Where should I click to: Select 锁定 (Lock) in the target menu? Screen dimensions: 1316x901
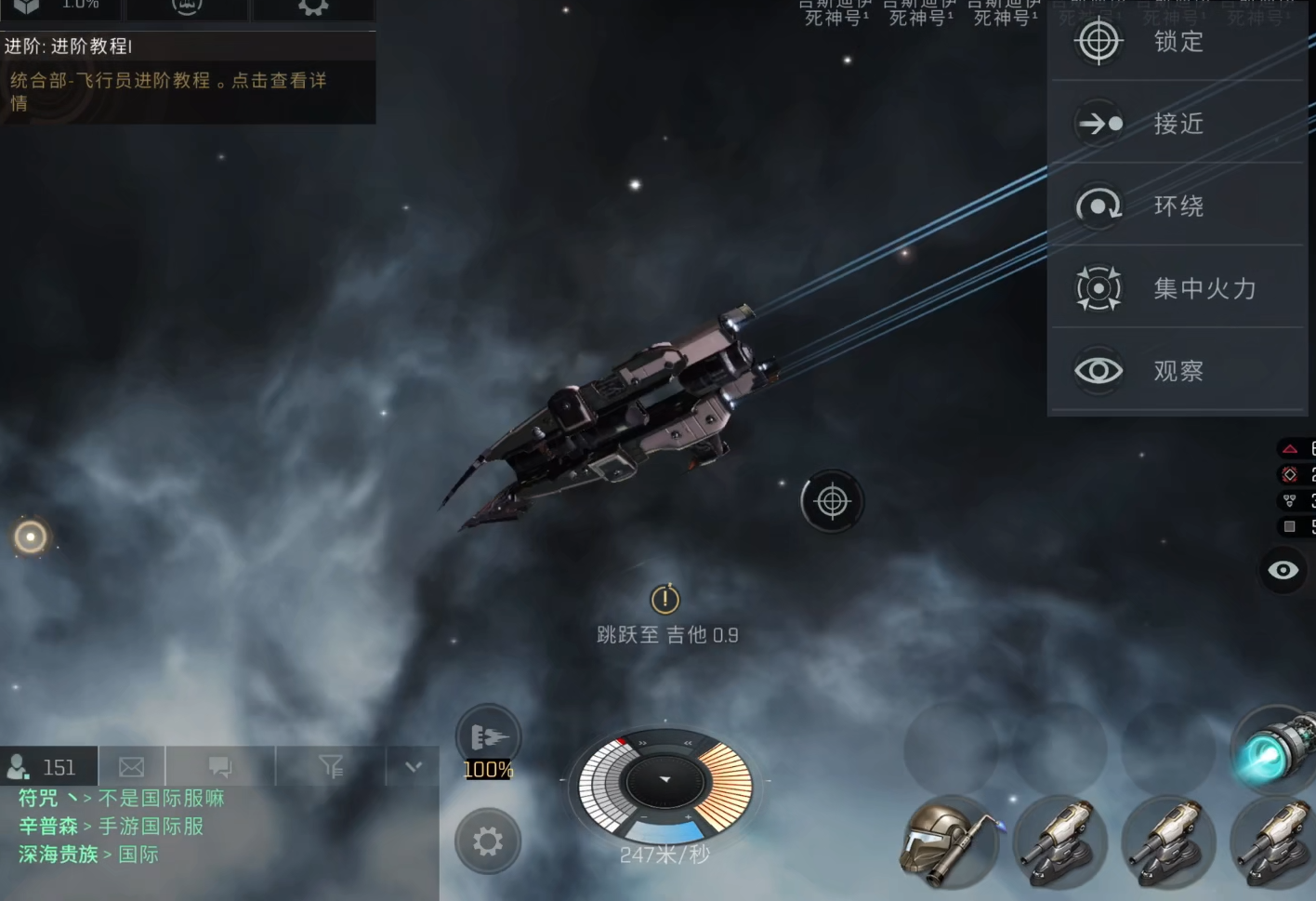pos(1177,42)
